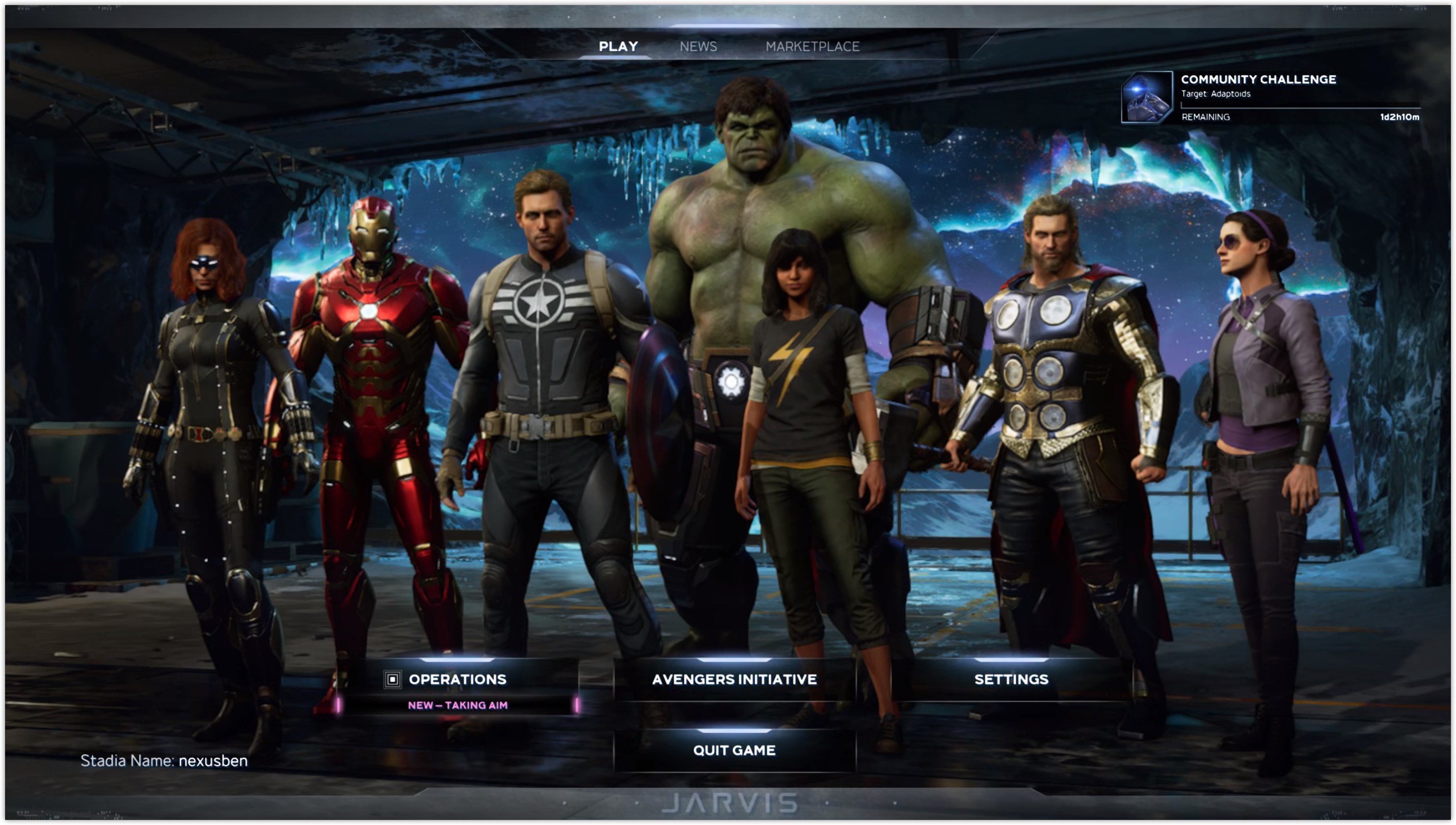Switch to the Play tab

pos(618,46)
